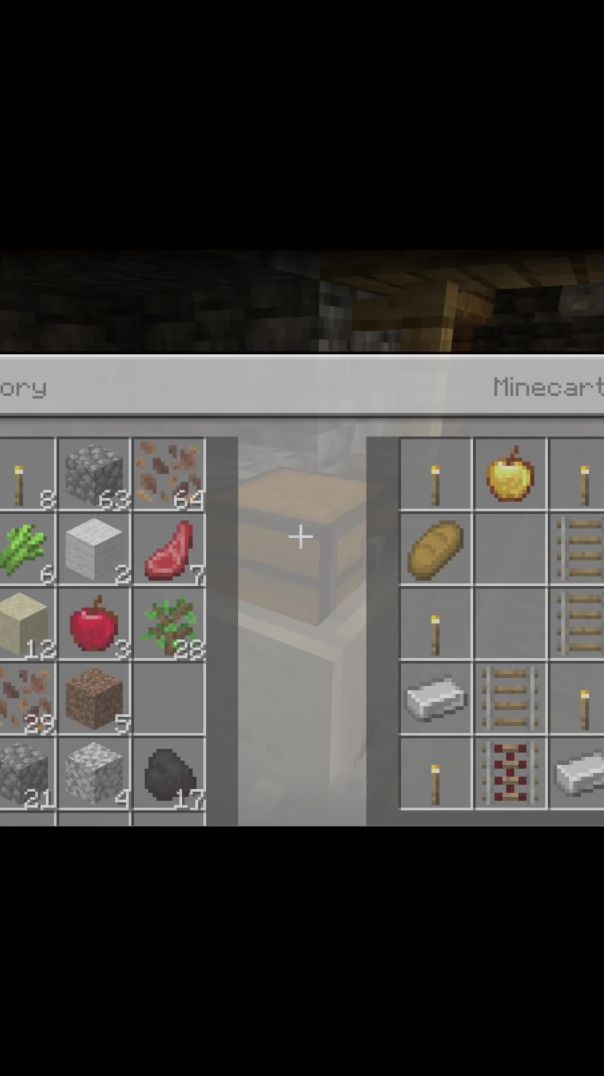Choose the coal stack of 17
The image size is (604, 1076).
pyautogui.click(x=168, y=773)
